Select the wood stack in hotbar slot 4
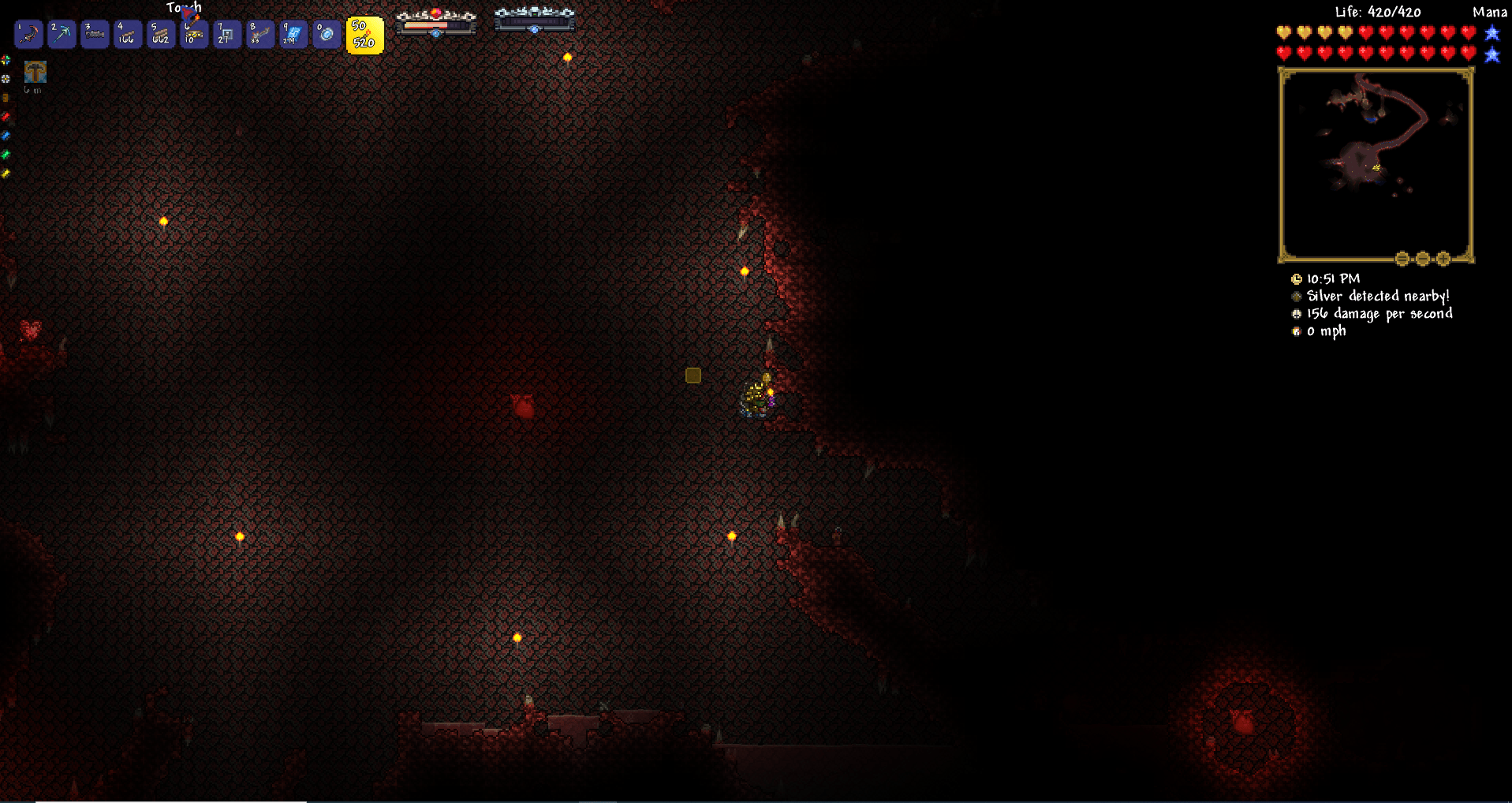This screenshot has width=1512, height=803. pos(127,35)
